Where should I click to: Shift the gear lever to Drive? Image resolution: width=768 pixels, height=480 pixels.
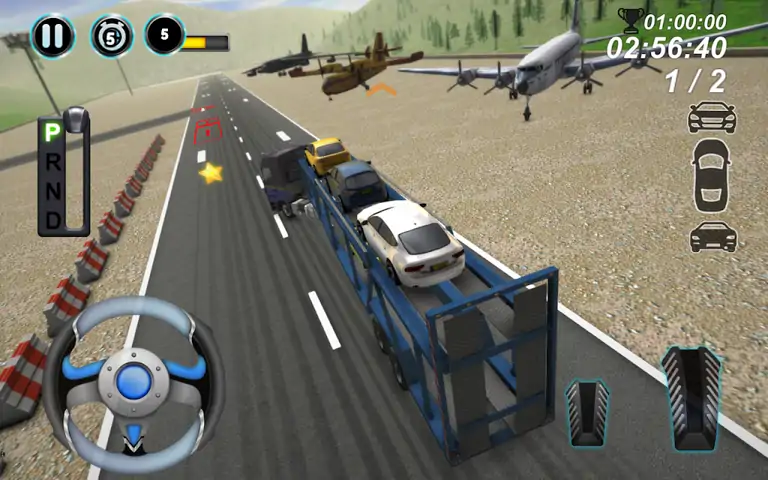click(x=51, y=217)
